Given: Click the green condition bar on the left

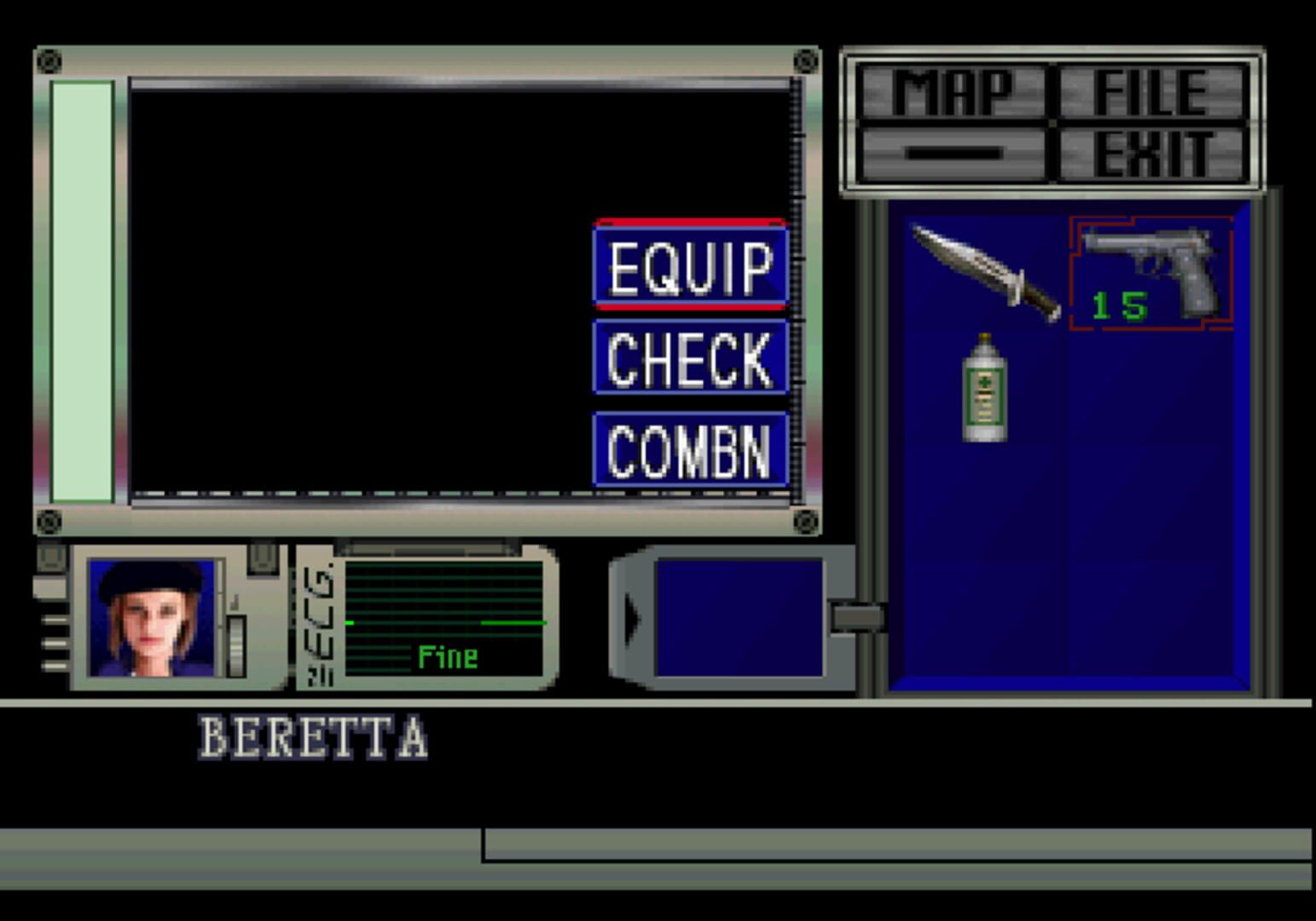Looking at the screenshot, I should (x=83, y=290).
